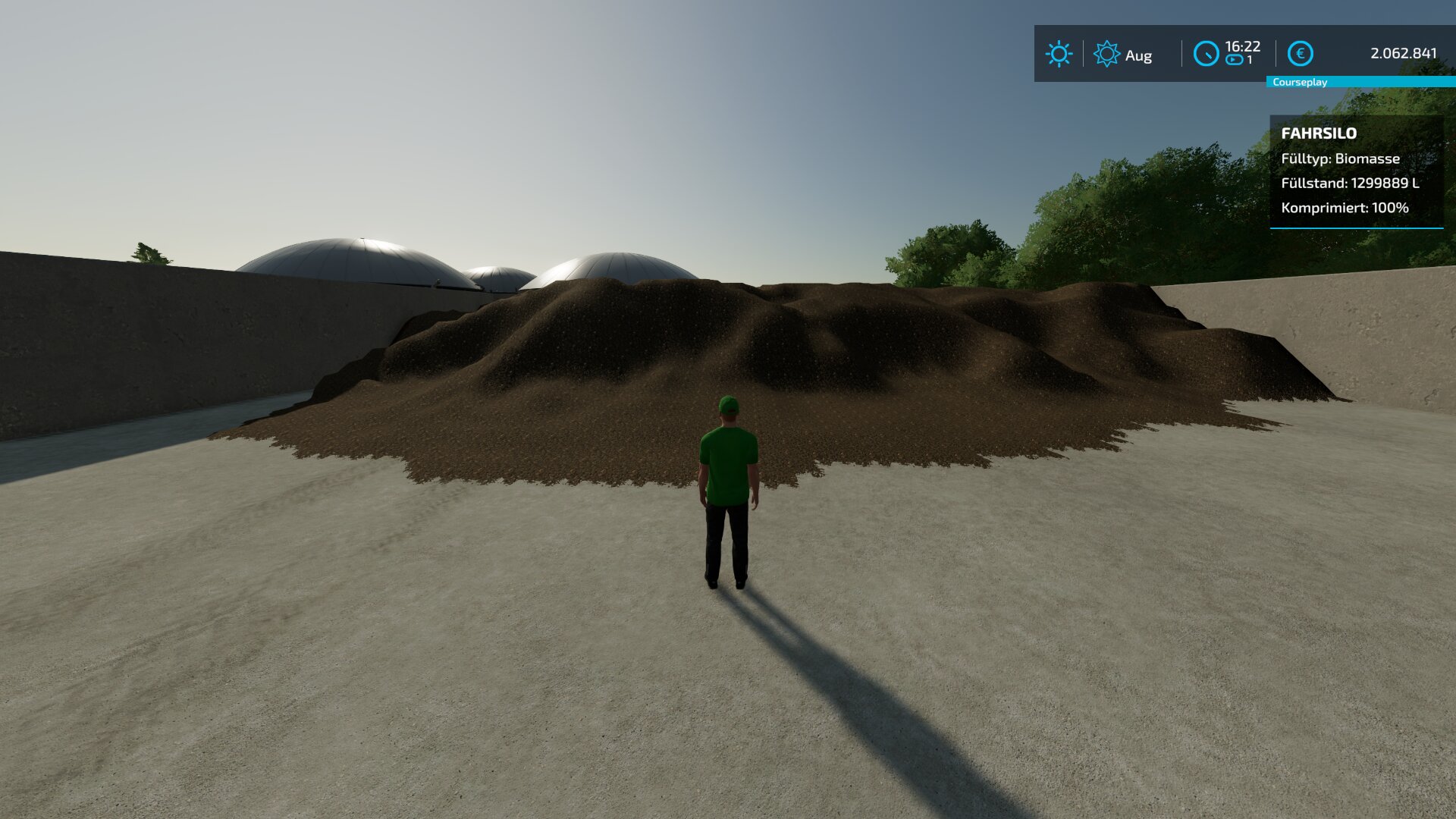Select the August season icon
1456x819 pixels.
click(1106, 54)
